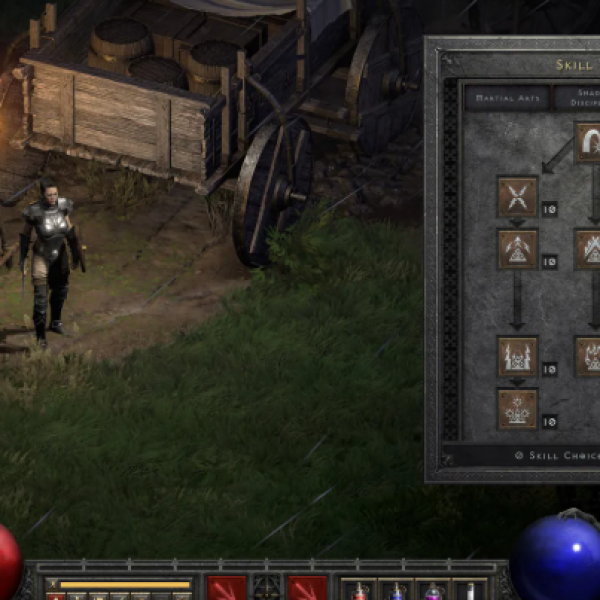Image resolution: width=600 pixels, height=600 pixels.
Task: Open the right-click skill selector
Action: coord(307,589)
